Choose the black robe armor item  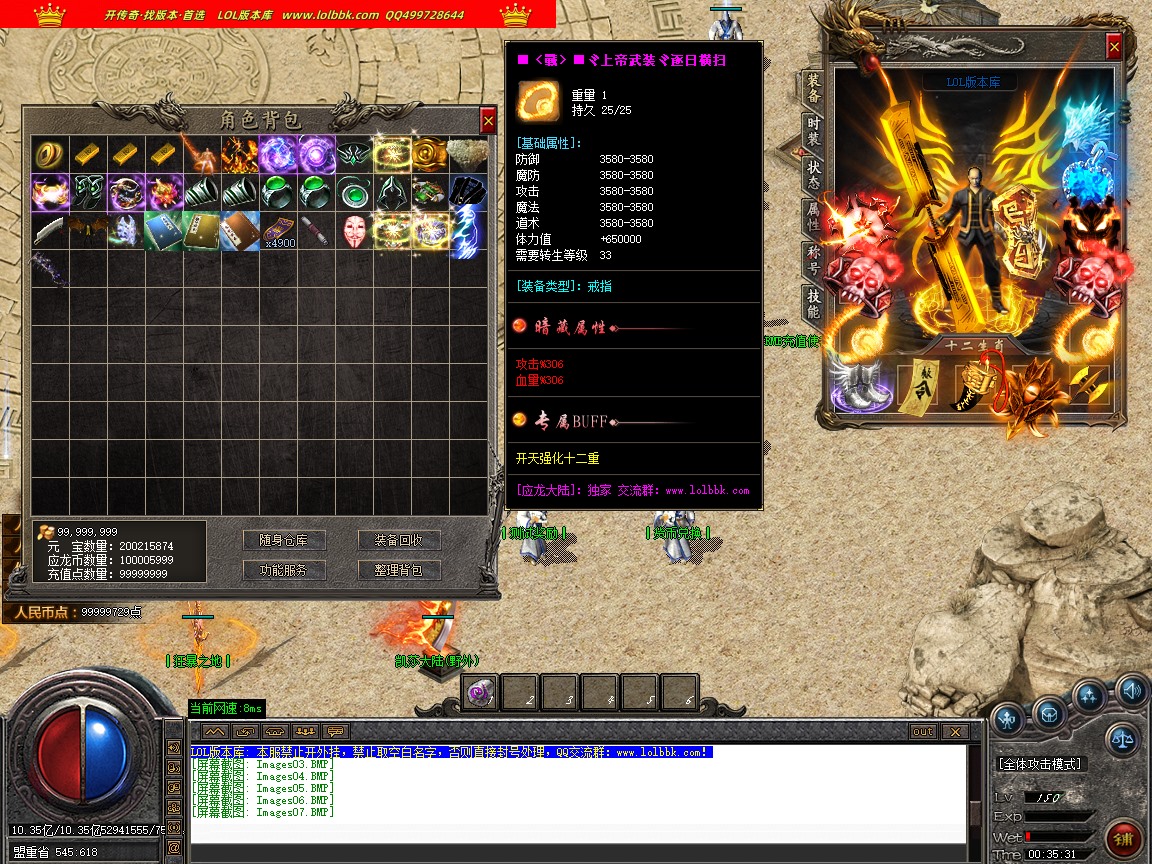(468, 191)
